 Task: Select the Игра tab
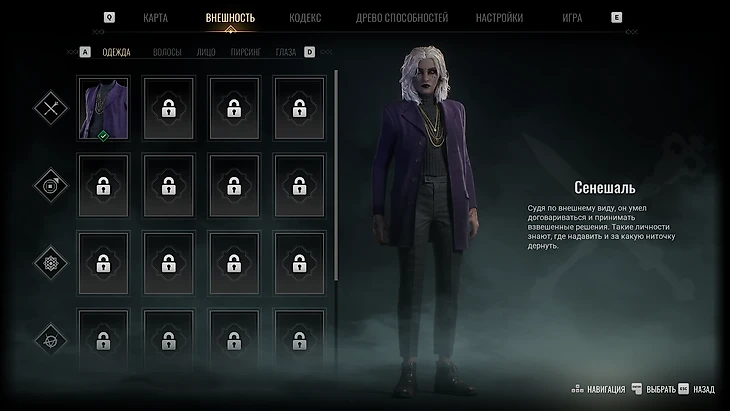[572, 18]
